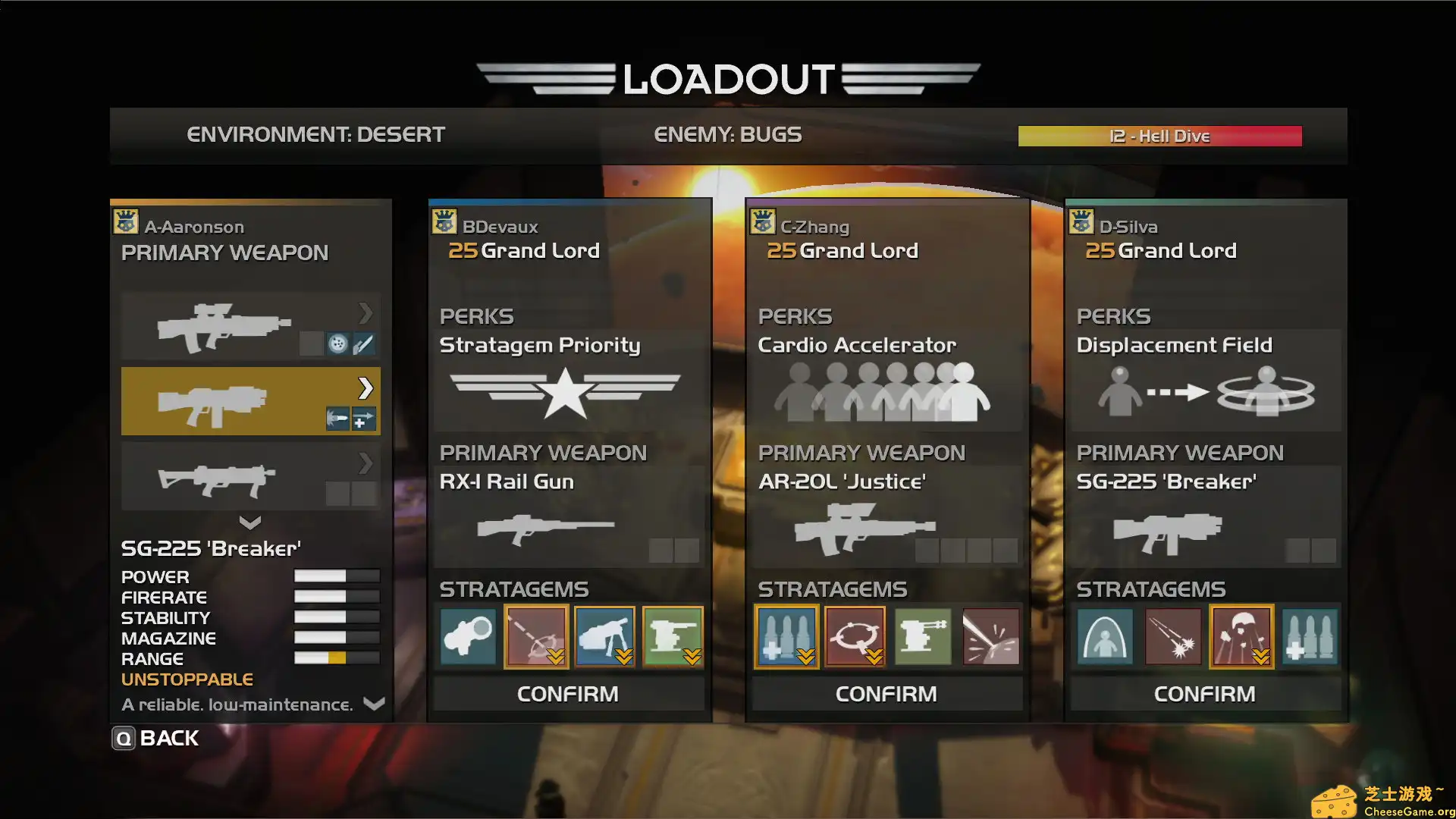Select BDevaux's first stratagem slot icon

[468, 637]
